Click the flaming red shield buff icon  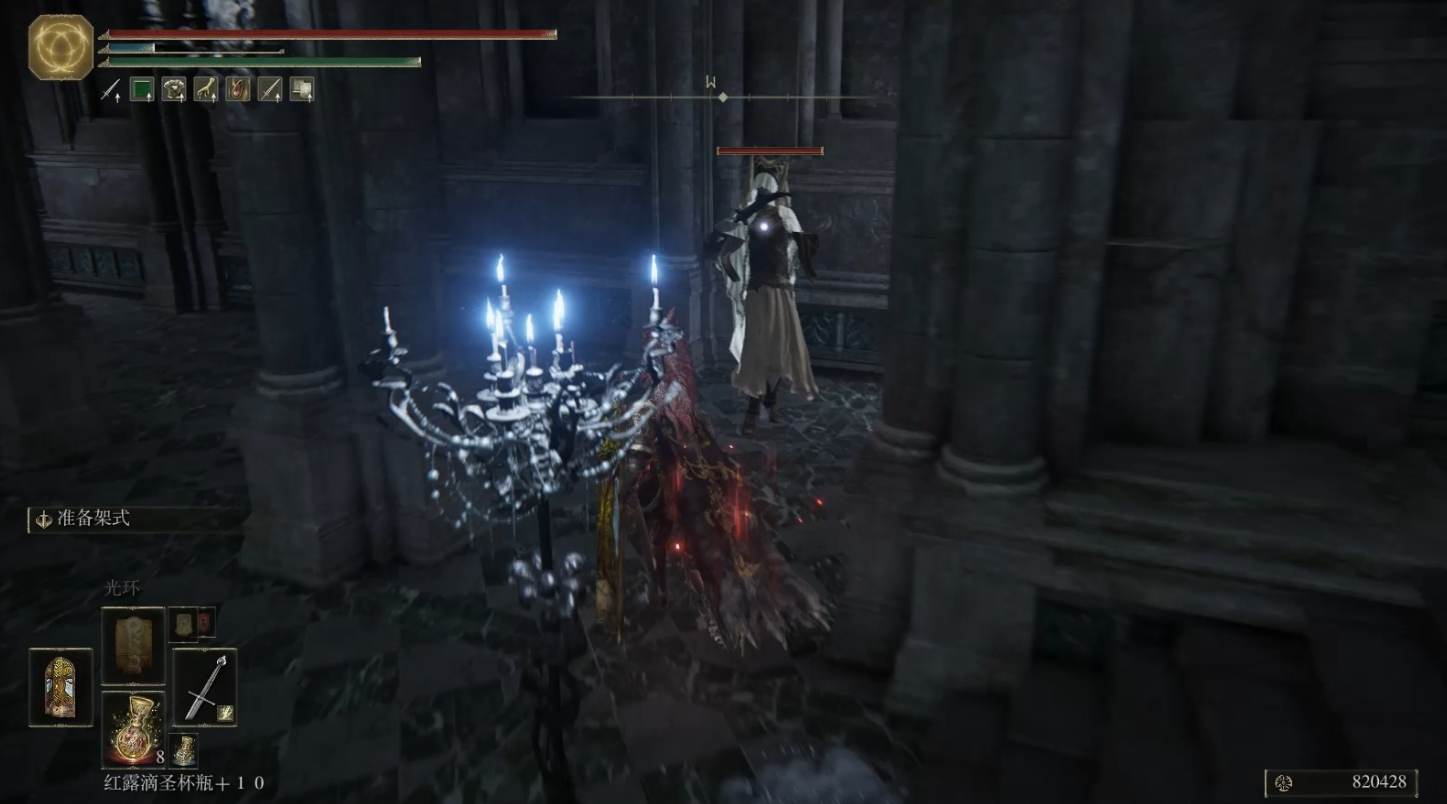(238, 90)
